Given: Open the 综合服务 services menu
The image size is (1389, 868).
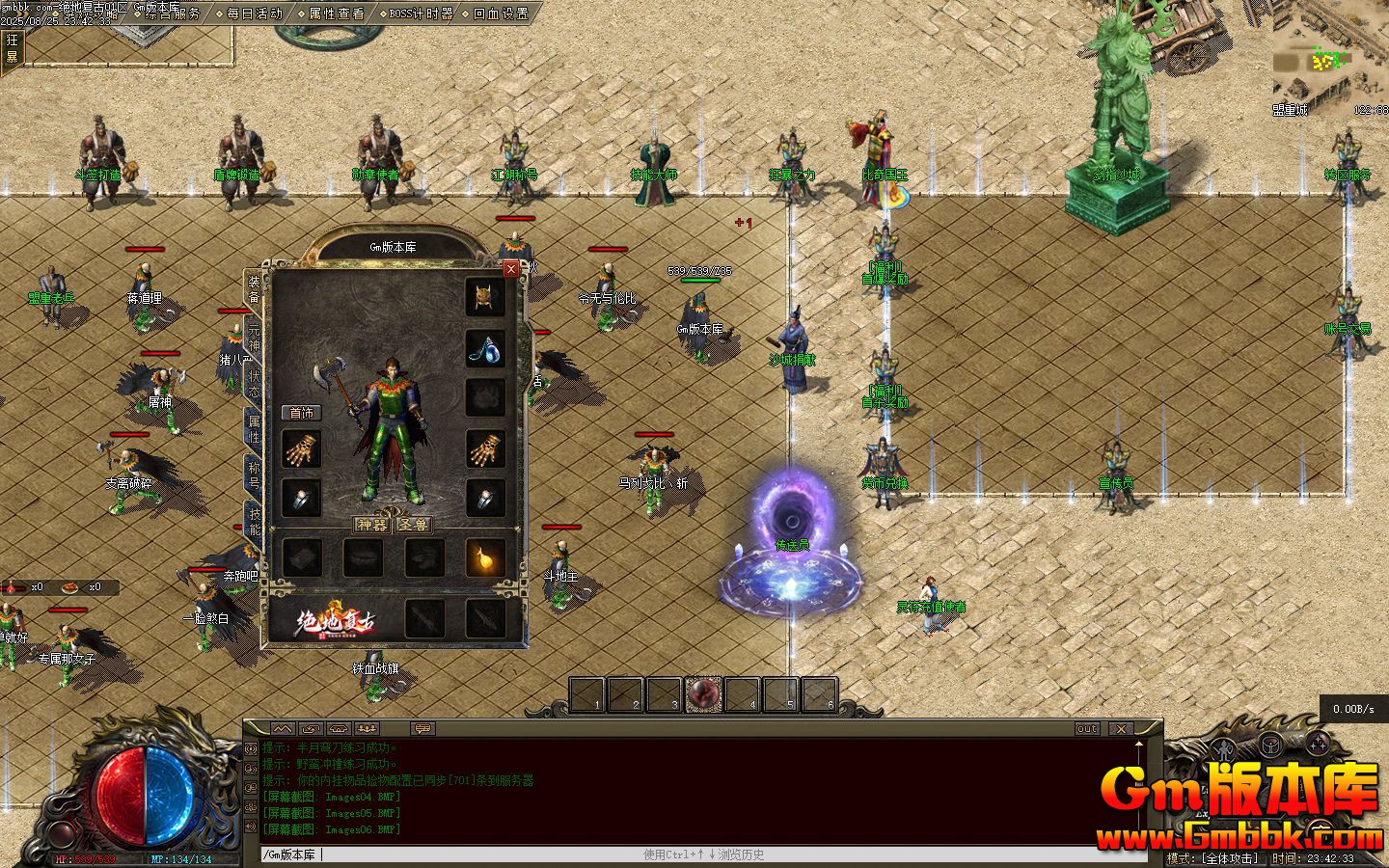Looking at the screenshot, I should point(174,14).
